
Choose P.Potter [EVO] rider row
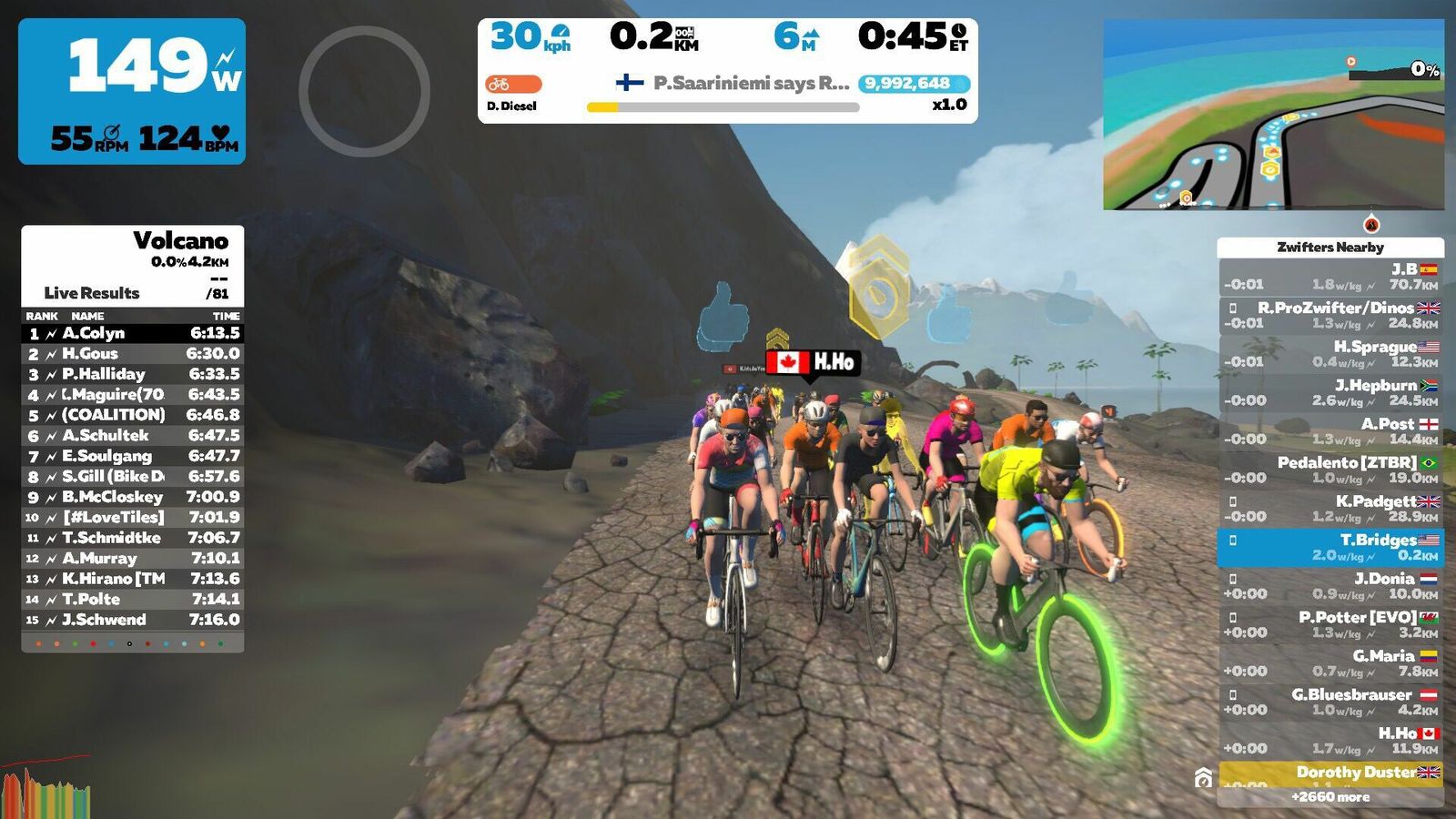[1330, 624]
